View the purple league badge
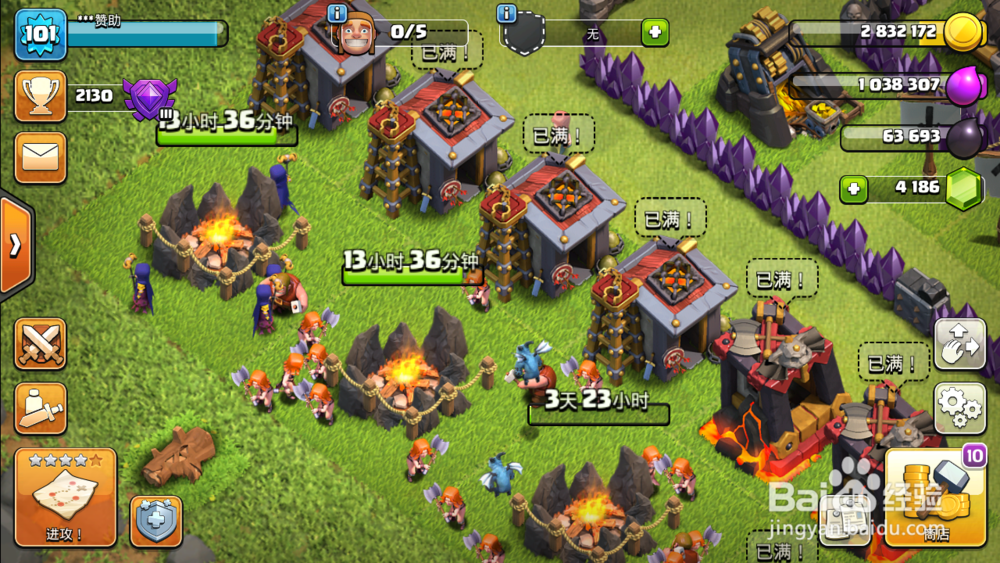 pos(149,96)
